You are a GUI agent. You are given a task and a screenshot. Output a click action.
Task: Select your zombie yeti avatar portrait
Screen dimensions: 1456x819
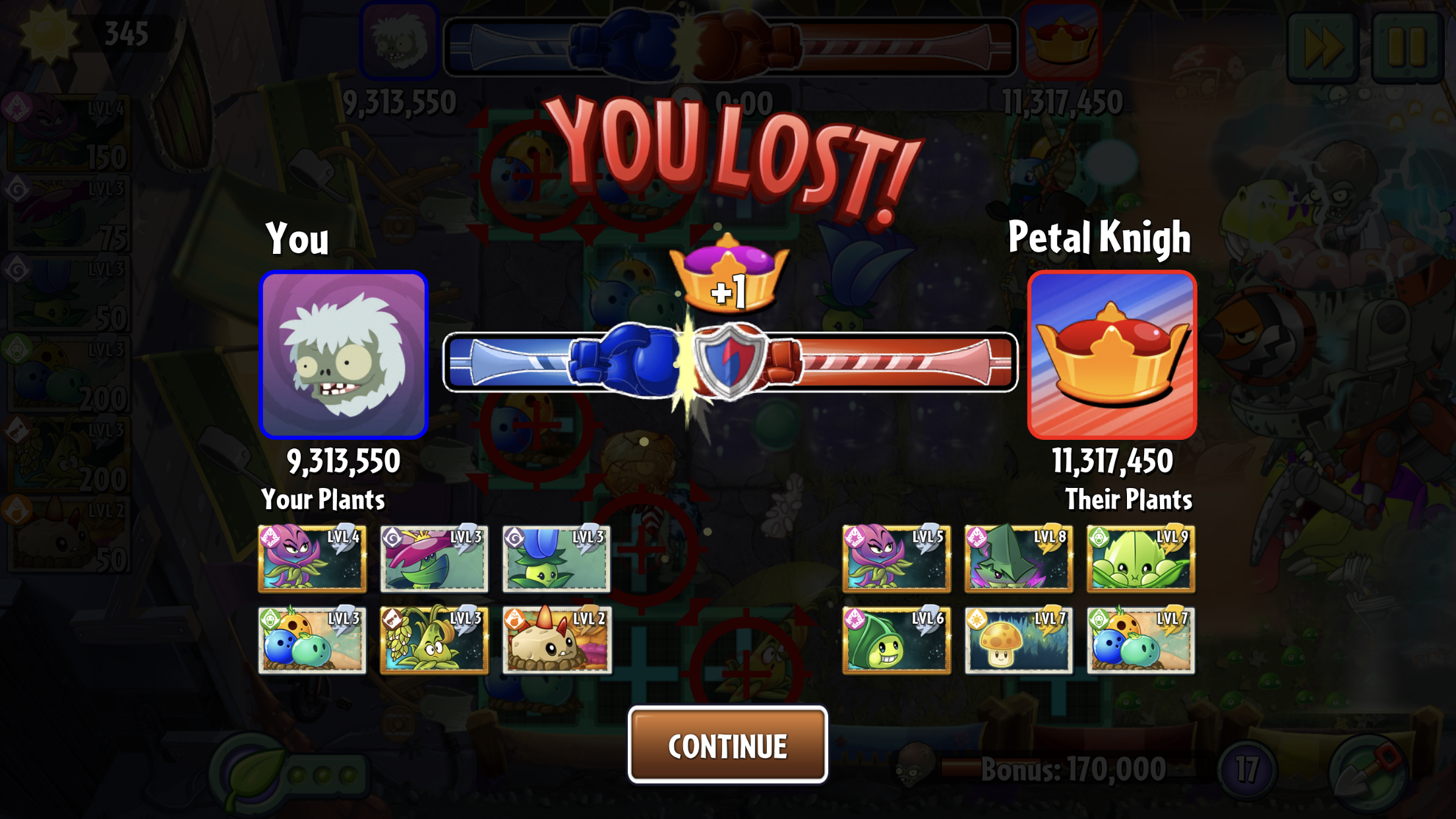tap(344, 355)
